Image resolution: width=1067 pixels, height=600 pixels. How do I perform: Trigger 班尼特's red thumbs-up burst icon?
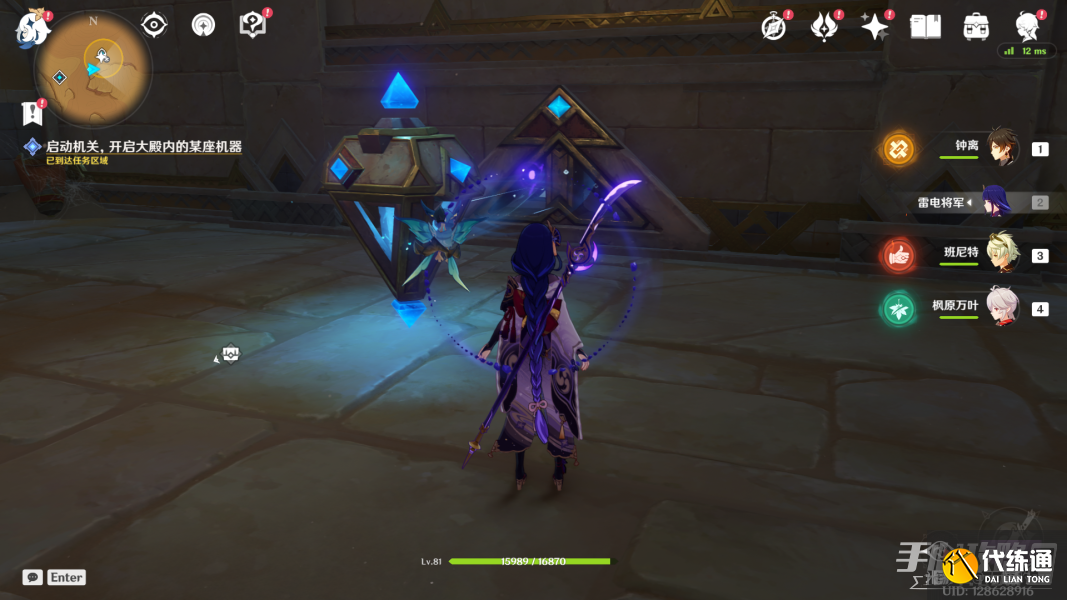pyautogui.click(x=898, y=255)
